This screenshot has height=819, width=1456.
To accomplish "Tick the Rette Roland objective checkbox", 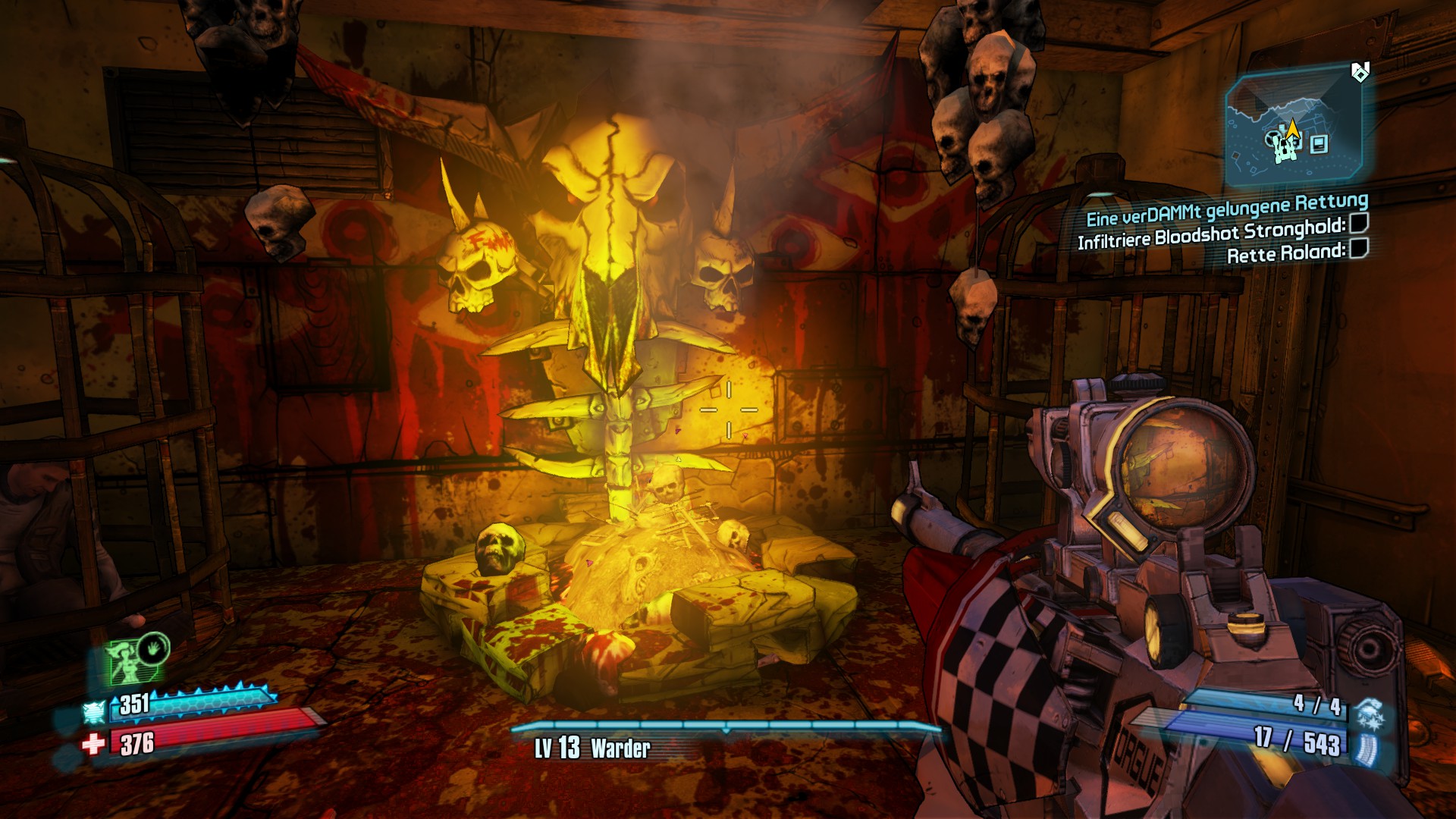I will [x=1359, y=248].
